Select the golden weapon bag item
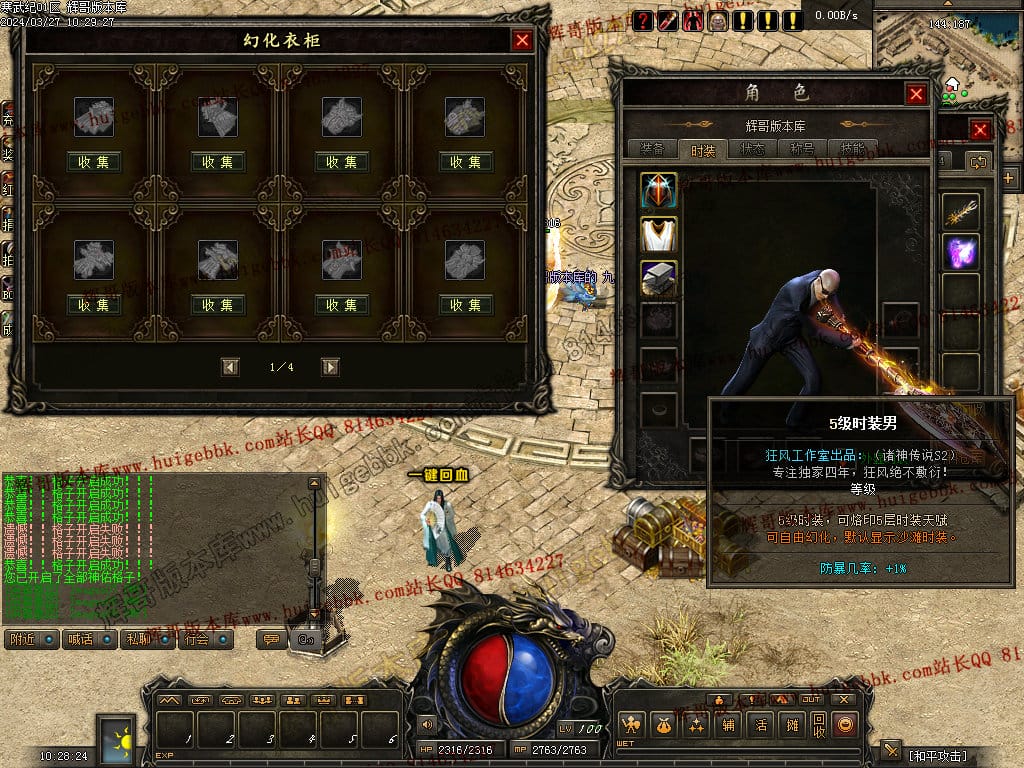The height and width of the screenshot is (768, 1024). pyautogui.click(x=961, y=210)
